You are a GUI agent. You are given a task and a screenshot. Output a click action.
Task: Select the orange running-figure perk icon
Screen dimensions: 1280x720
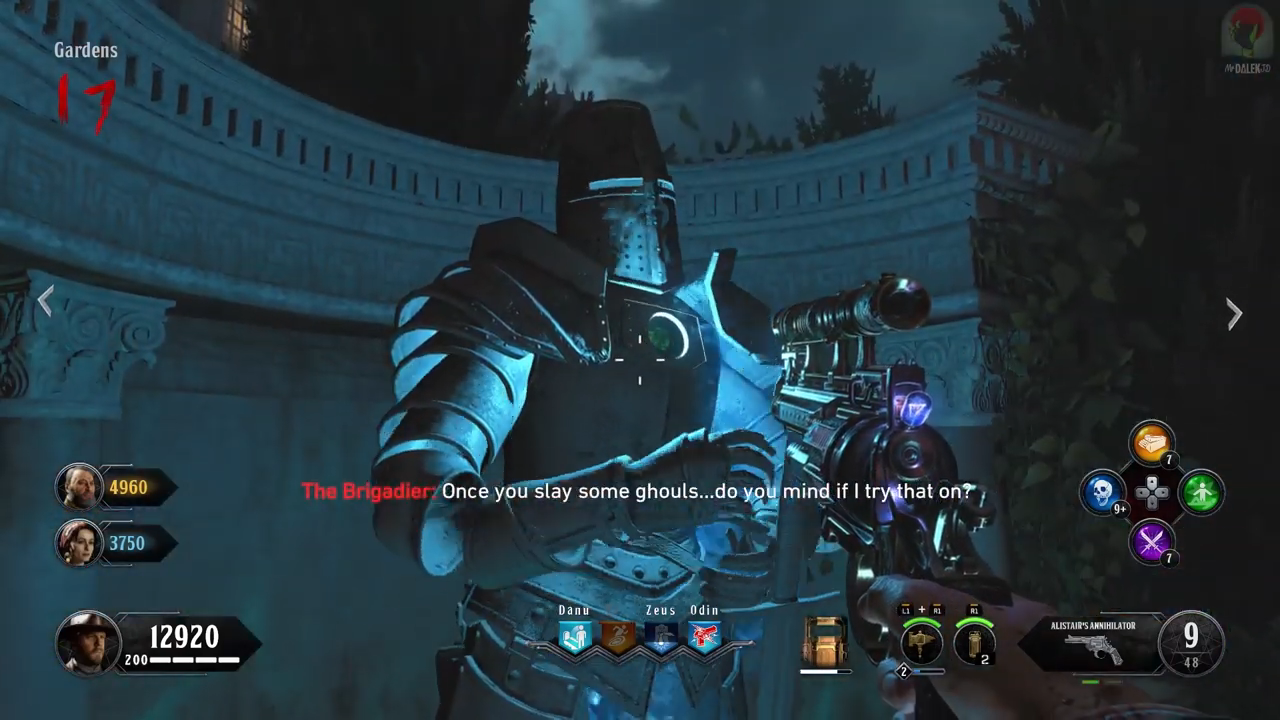coord(618,636)
